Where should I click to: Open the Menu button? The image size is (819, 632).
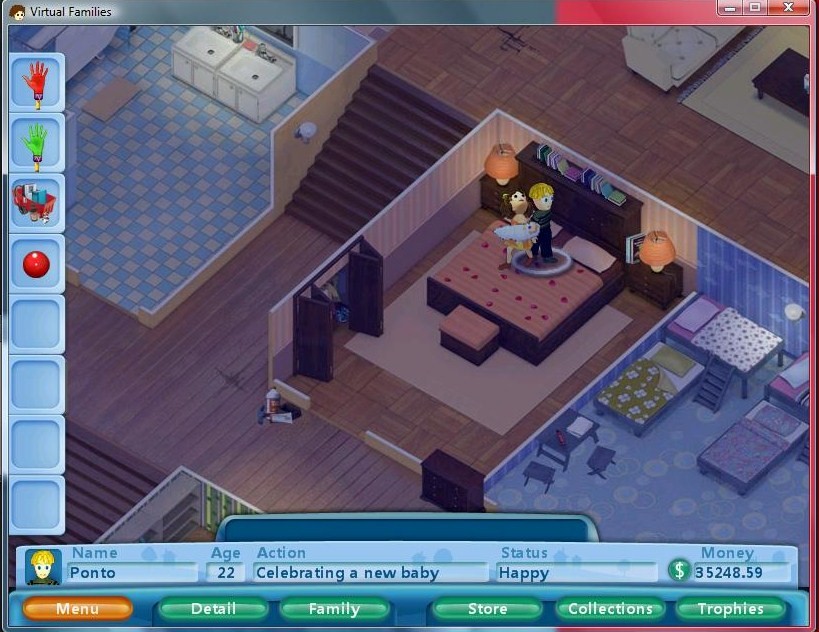coord(77,608)
